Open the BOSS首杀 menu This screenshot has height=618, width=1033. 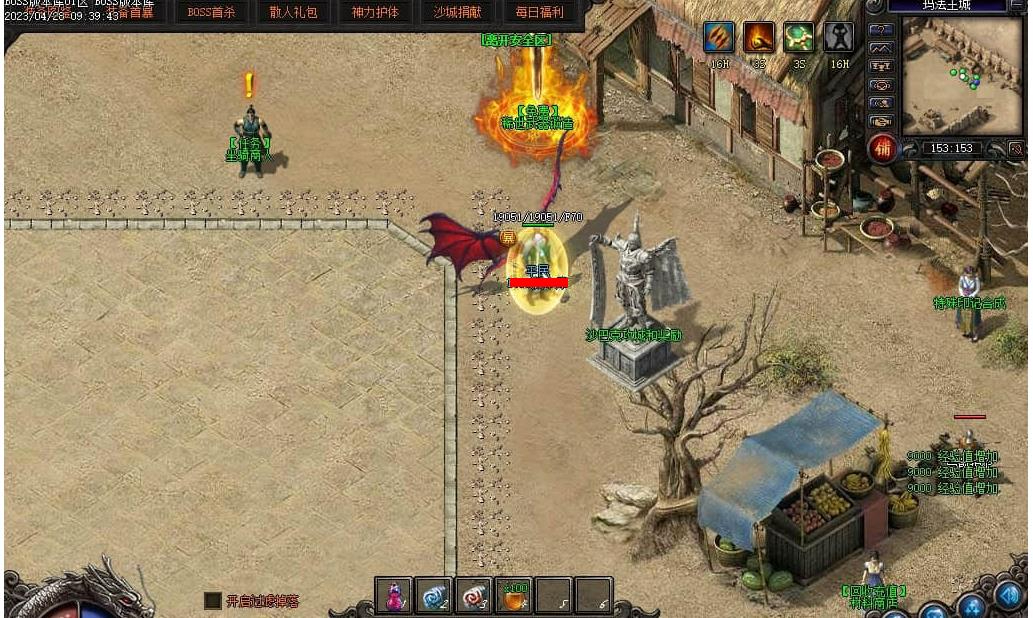211,12
